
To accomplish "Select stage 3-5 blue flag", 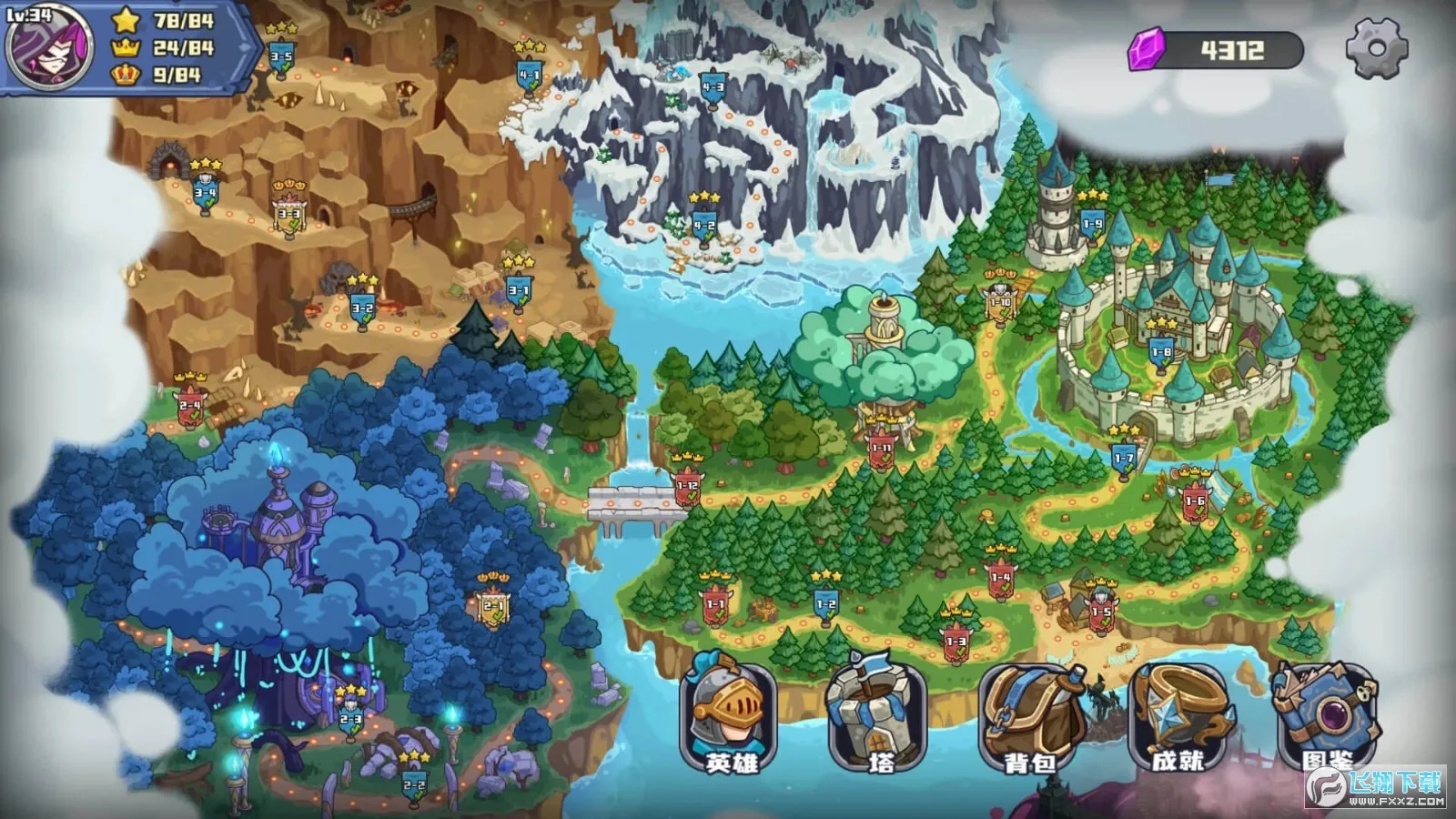I will pos(281,56).
